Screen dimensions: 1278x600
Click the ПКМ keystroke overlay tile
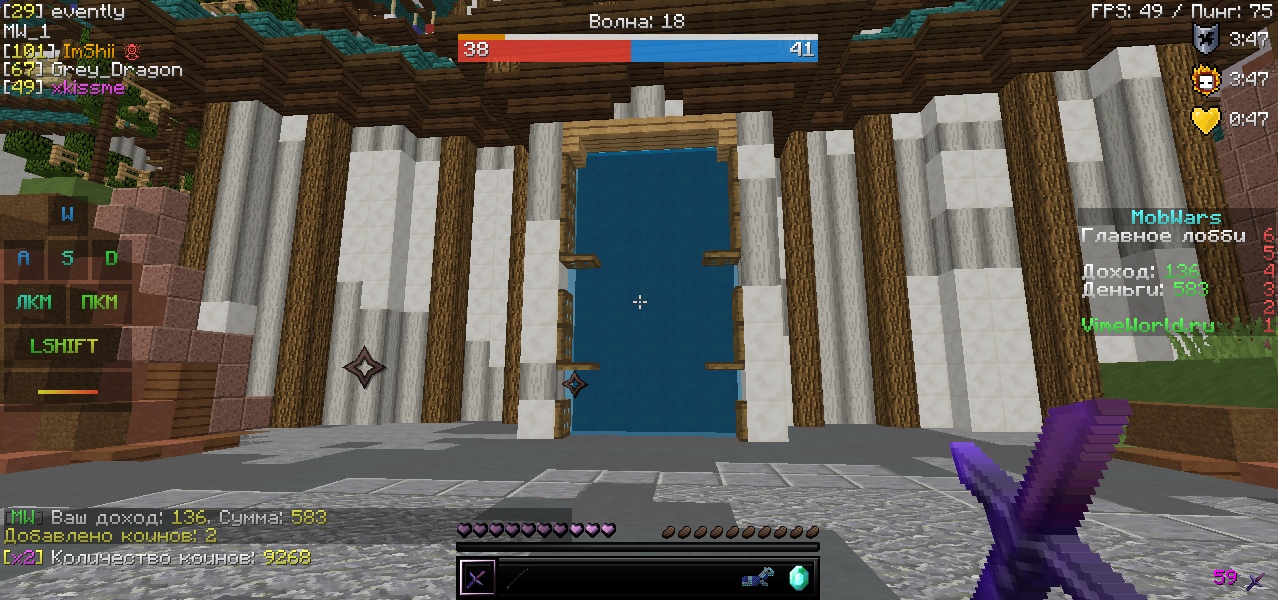tap(99, 302)
